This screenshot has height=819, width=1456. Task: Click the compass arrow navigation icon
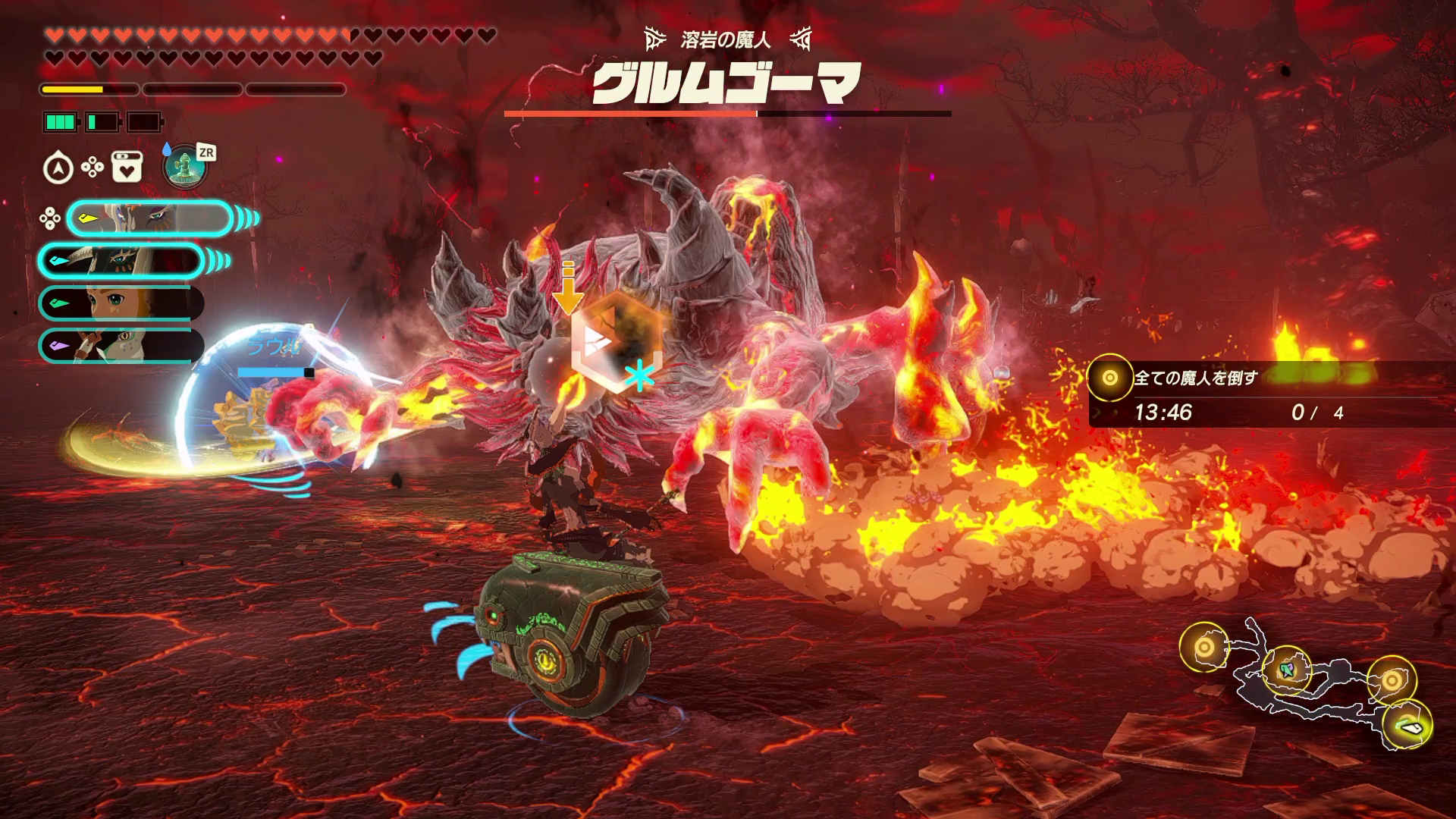coord(58,168)
